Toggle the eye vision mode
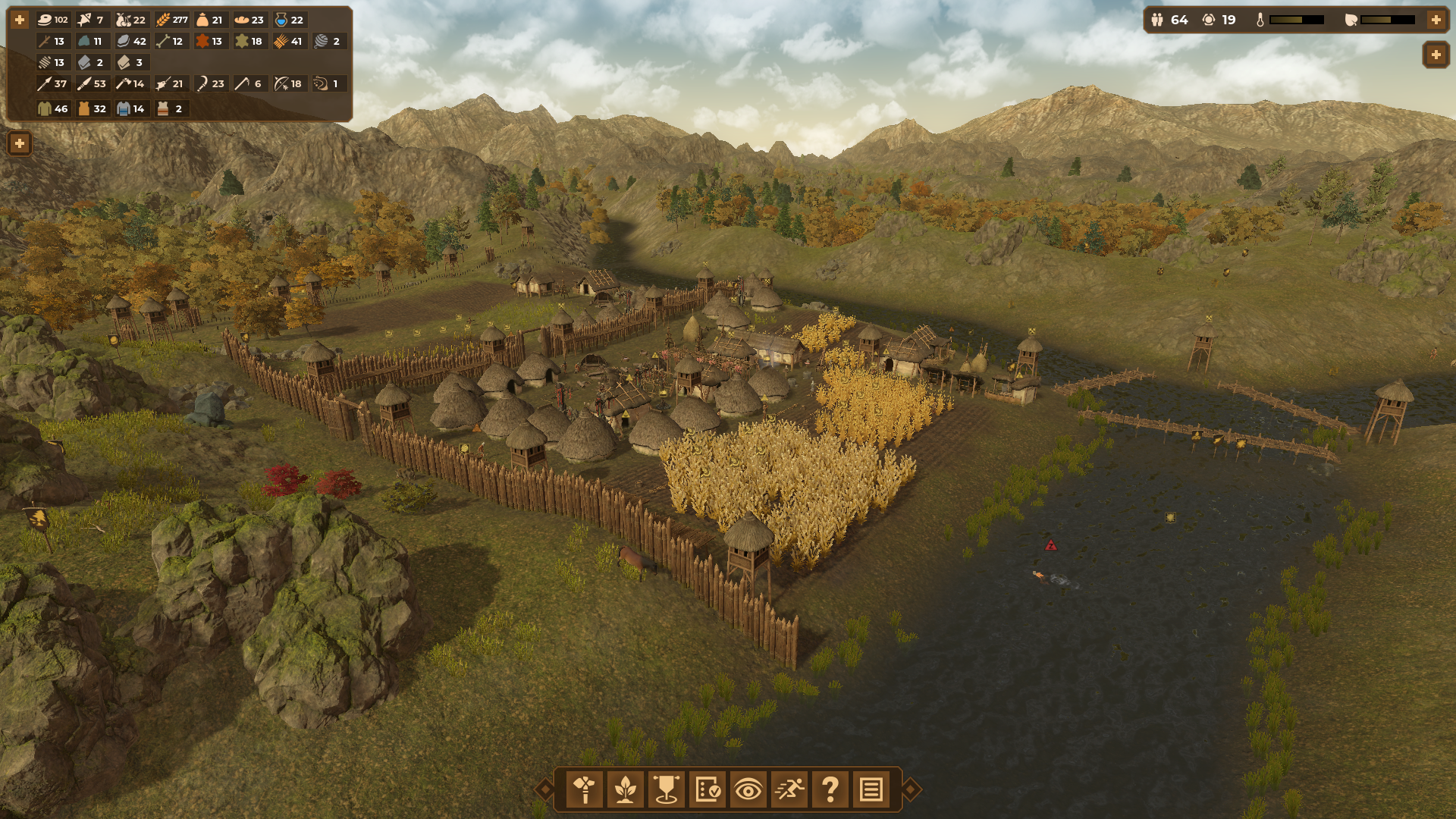1456x819 pixels. pos(748,789)
